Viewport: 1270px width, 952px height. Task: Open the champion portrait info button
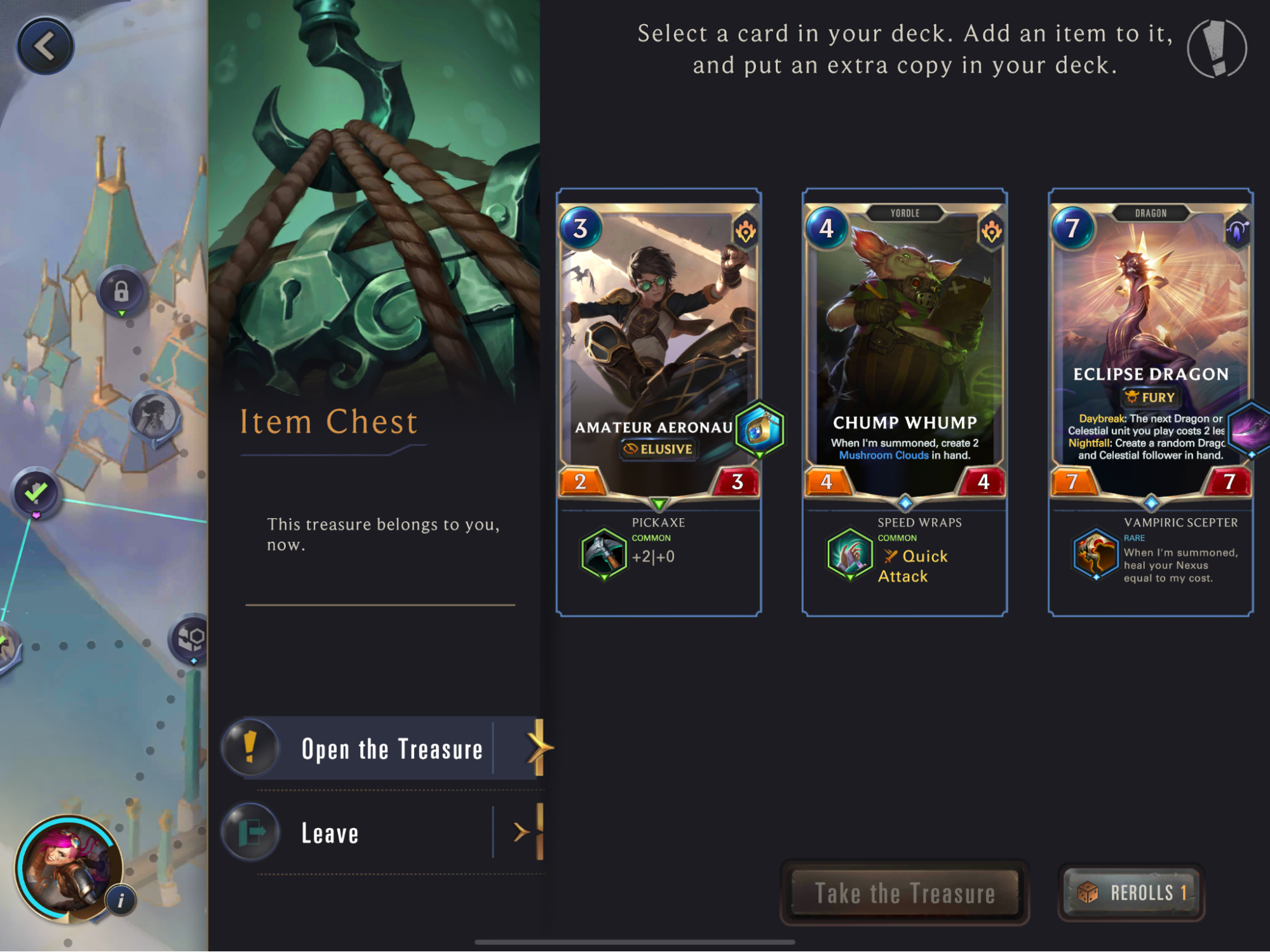pos(121,900)
